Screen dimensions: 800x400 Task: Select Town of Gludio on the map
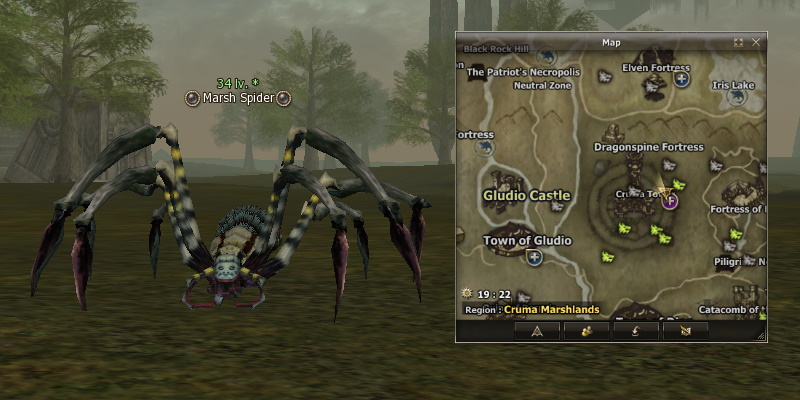pos(527,240)
